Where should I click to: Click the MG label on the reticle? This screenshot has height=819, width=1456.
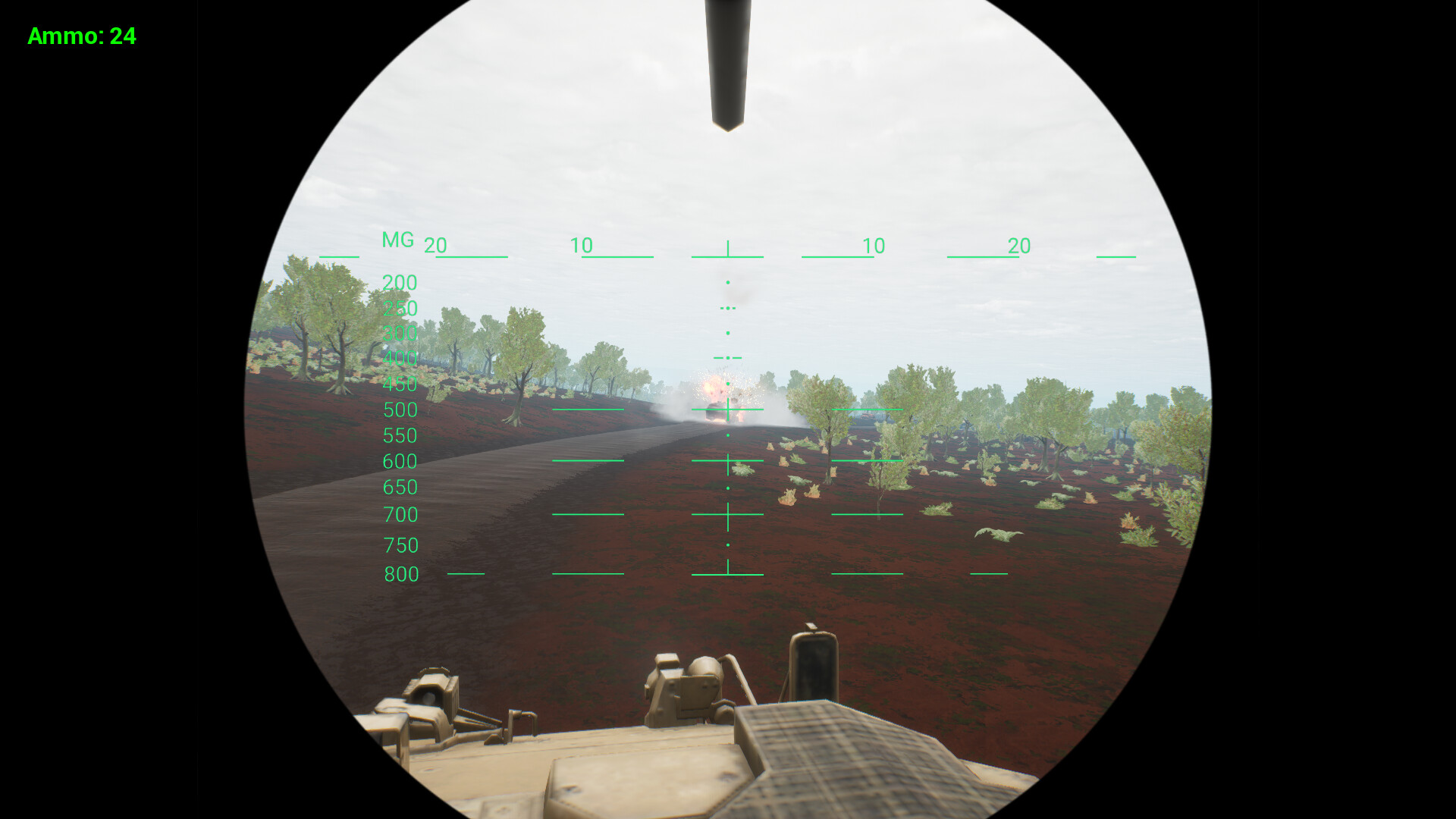pyautogui.click(x=397, y=240)
